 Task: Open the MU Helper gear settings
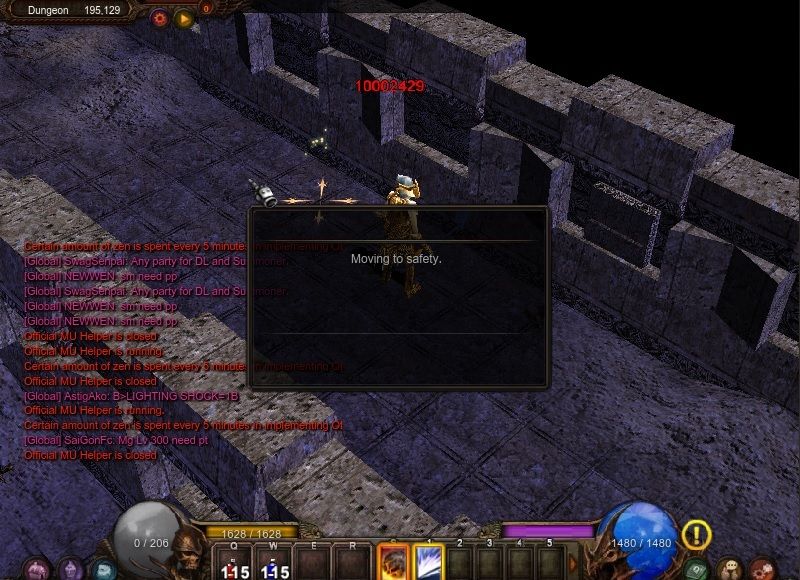coord(160,18)
